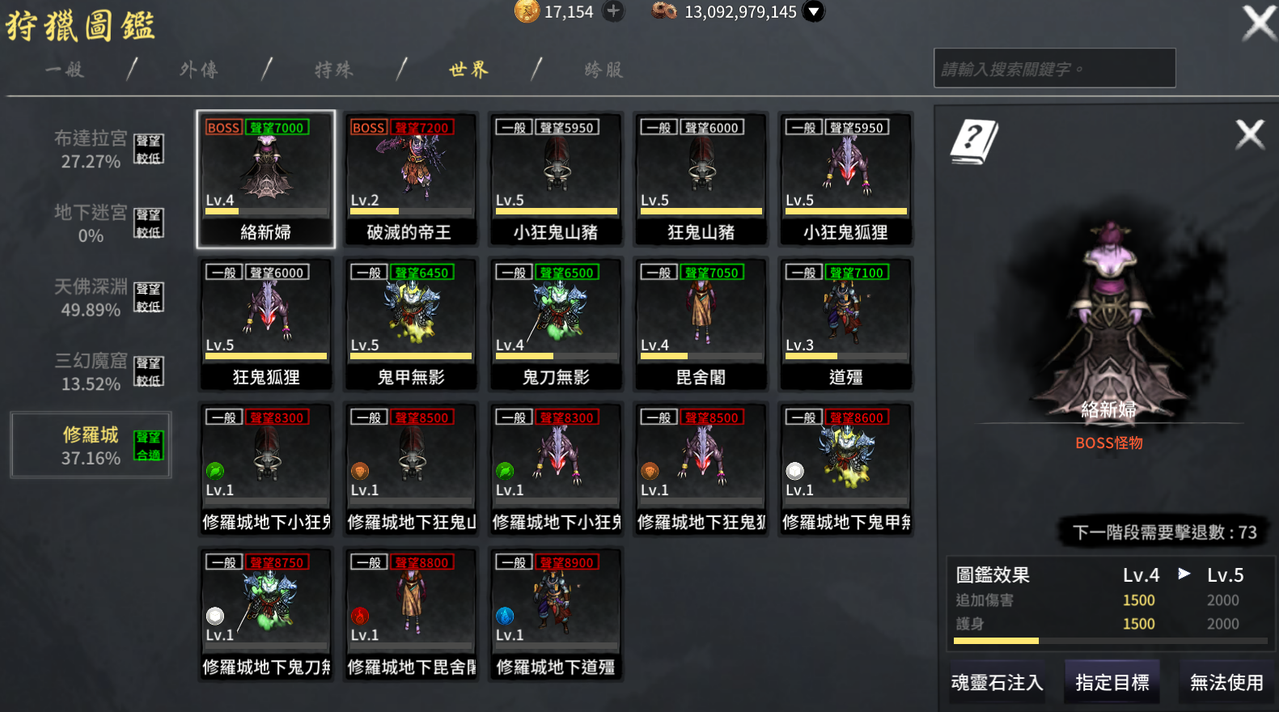Open the 天佛深淵 area entry
The width and height of the screenshot is (1279, 712).
point(91,297)
